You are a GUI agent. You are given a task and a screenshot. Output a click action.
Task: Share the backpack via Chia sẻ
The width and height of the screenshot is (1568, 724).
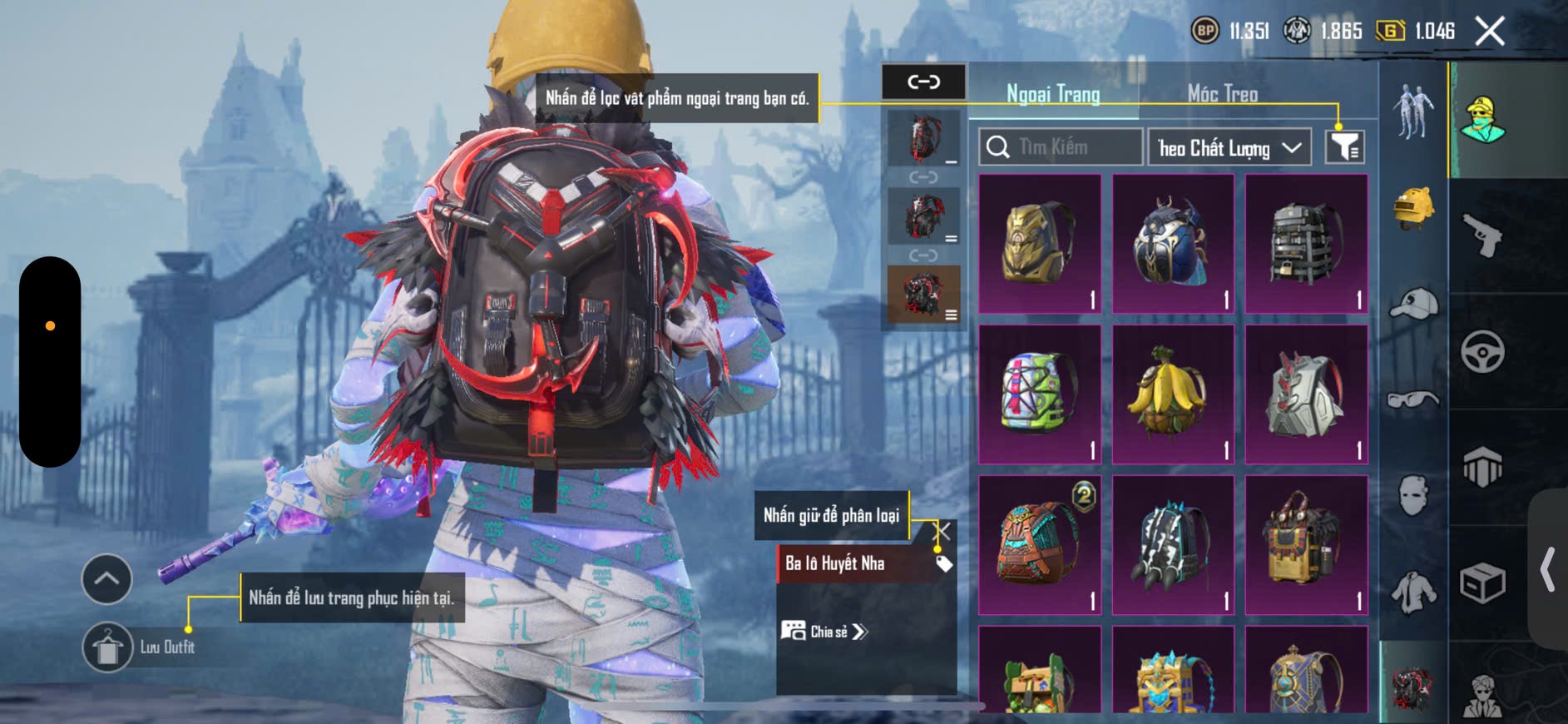point(824,632)
